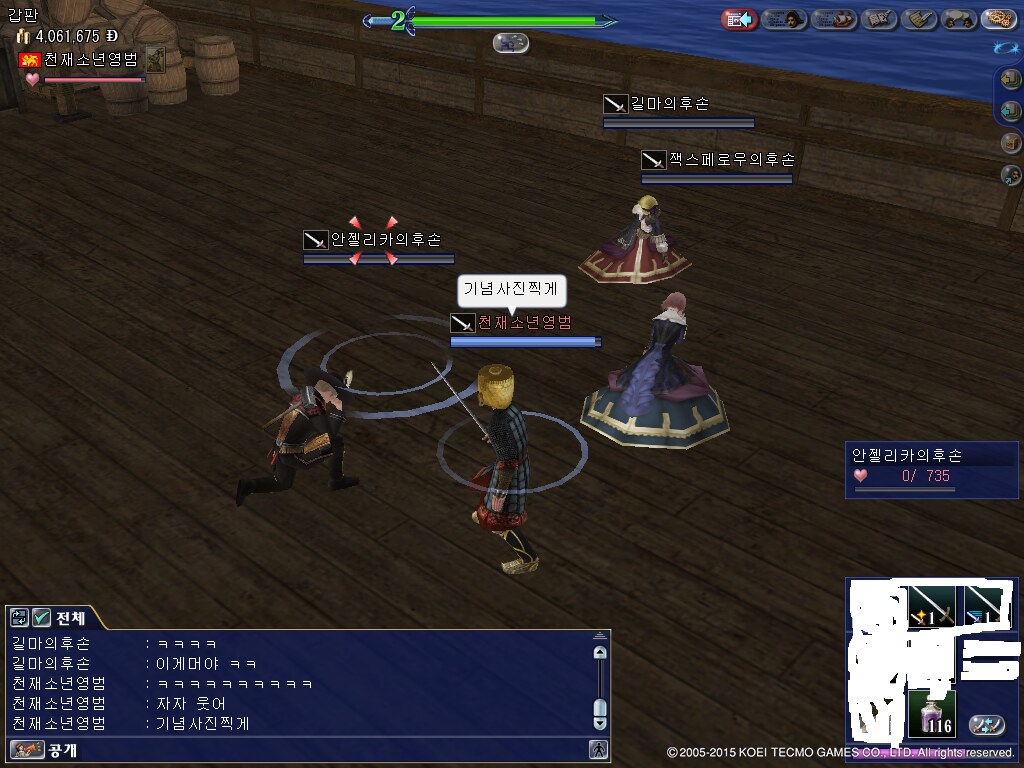This screenshot has height=768, width=1024.
Task: Switch to the 전체 chat tab
Action: 70,617
